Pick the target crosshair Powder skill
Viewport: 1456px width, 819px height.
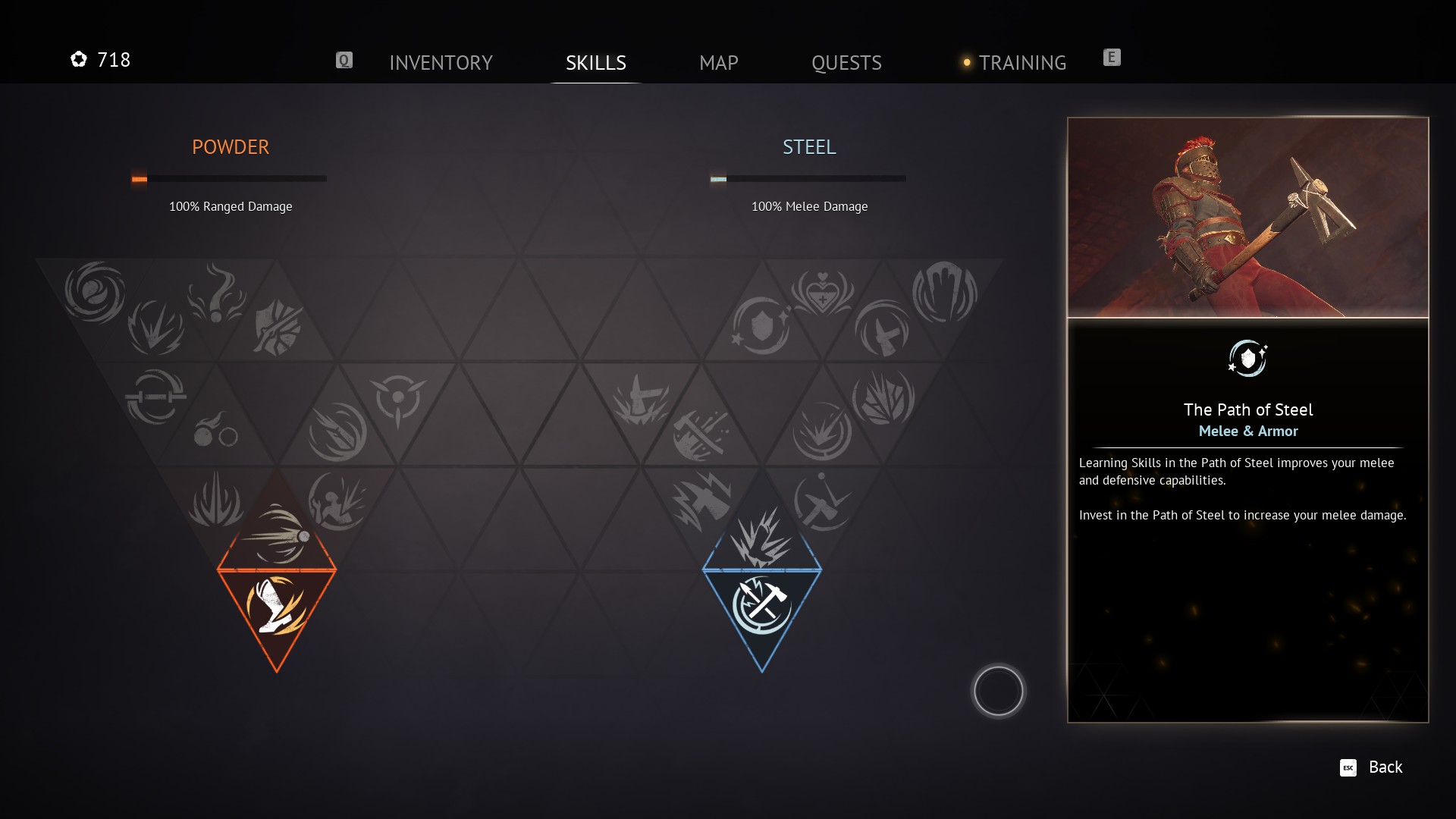point(398,398)
